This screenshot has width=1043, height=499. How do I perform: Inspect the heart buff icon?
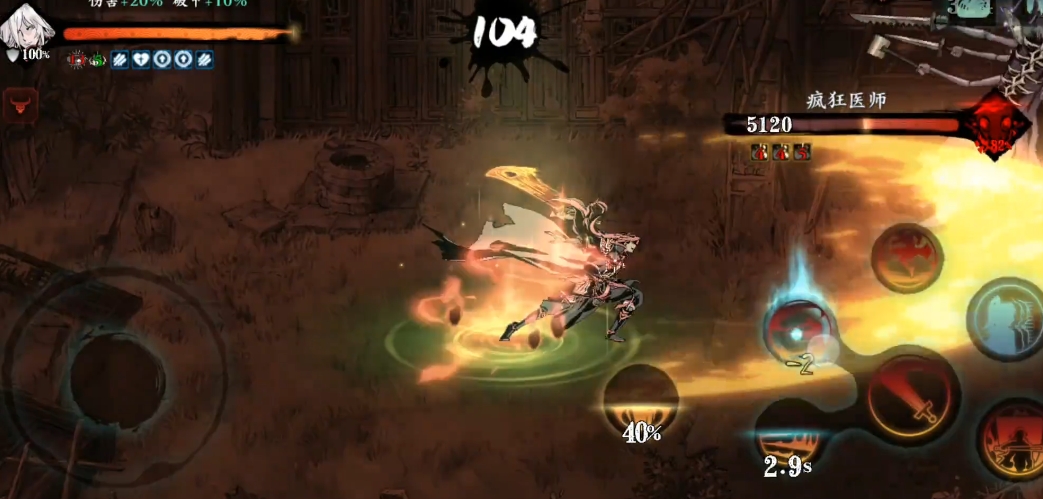pyautogui.click(x=140, y=59)
